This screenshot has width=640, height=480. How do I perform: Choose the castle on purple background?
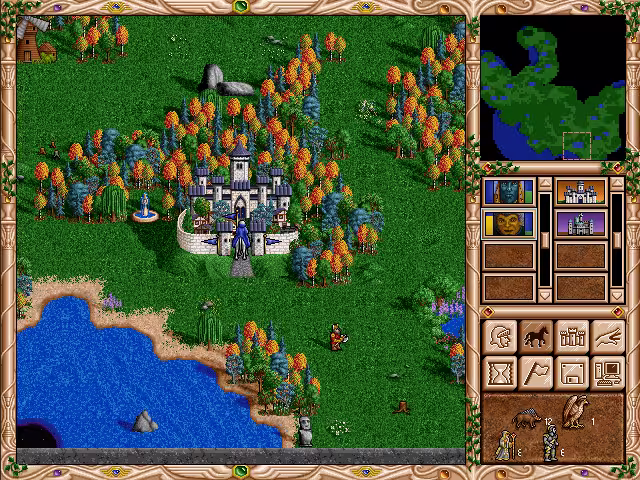[581, 223]
